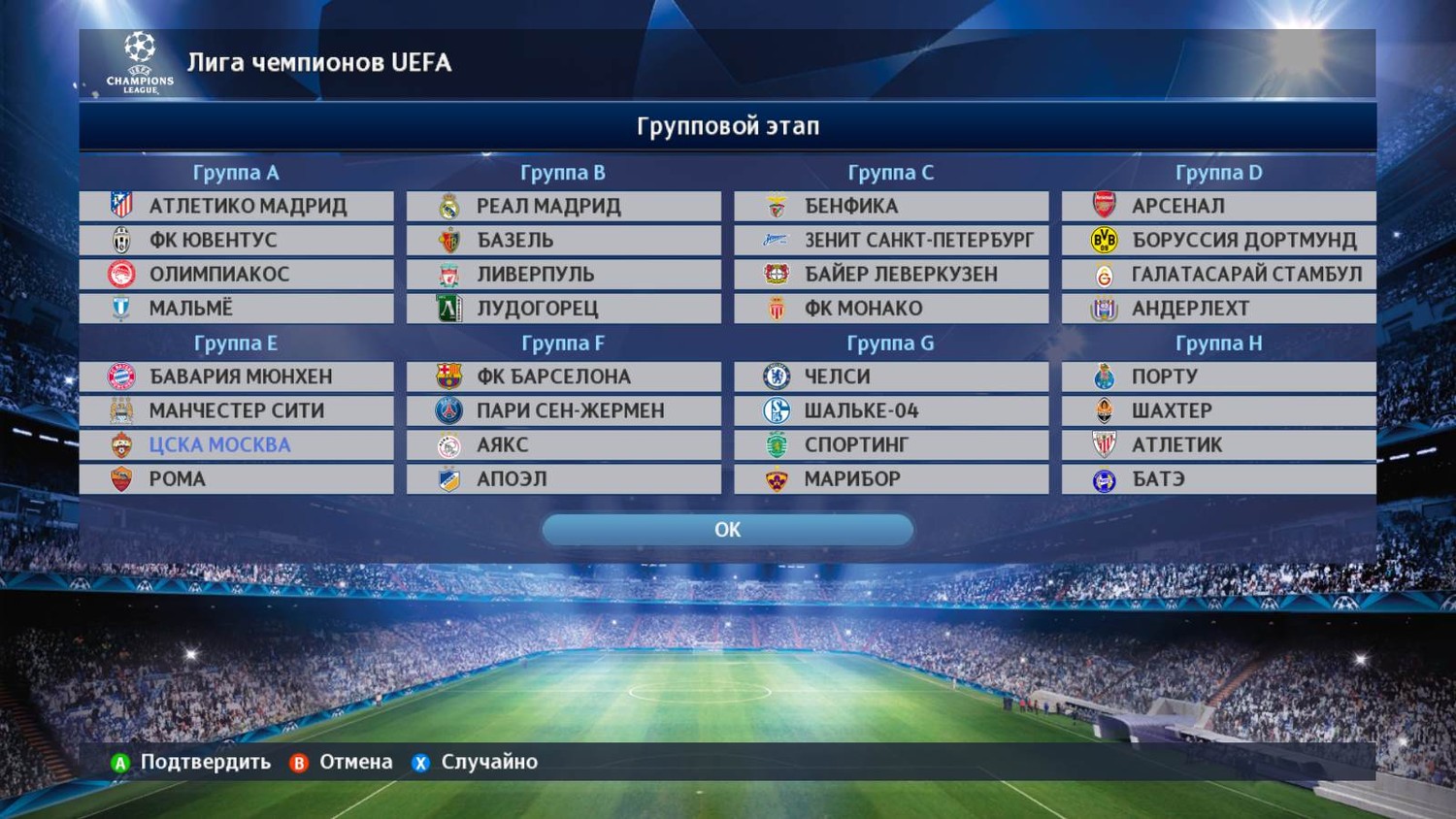
Task: Select Зенит Санкт-Петербург row
Action: 891,240
